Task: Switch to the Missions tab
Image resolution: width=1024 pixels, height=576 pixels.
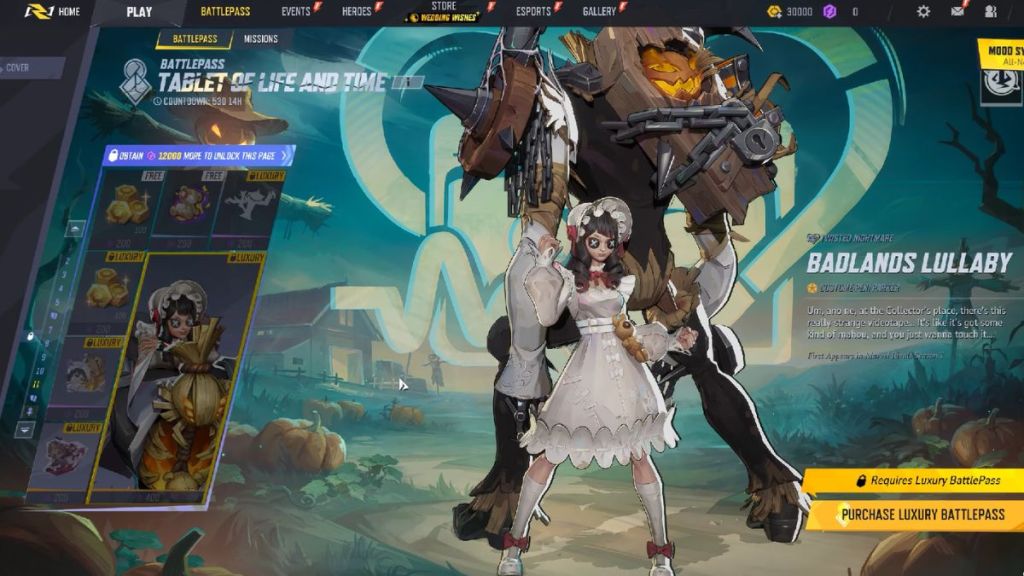Action: (260, 40)
